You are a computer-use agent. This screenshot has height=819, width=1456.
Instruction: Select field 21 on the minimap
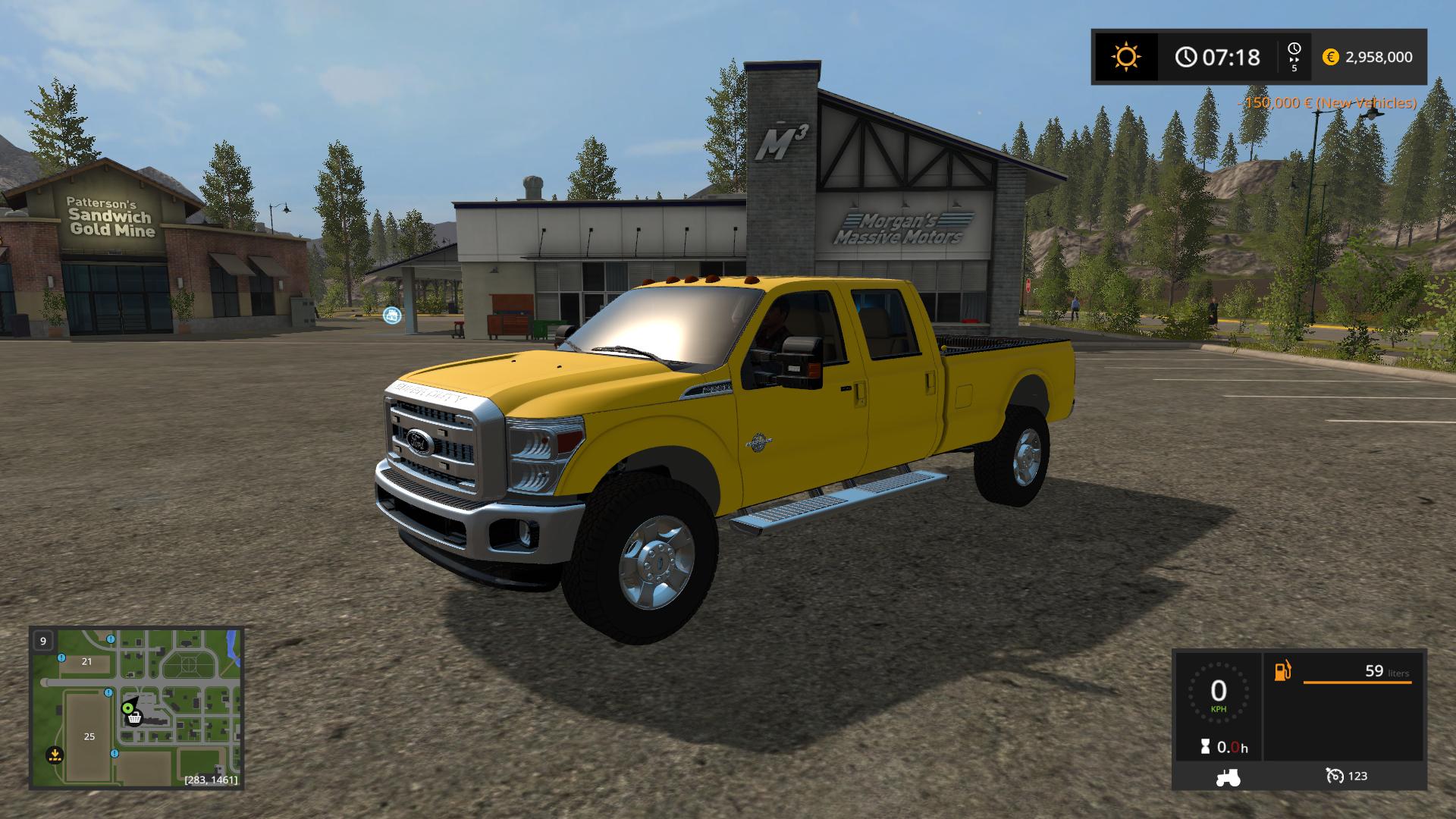pos(86,661)
